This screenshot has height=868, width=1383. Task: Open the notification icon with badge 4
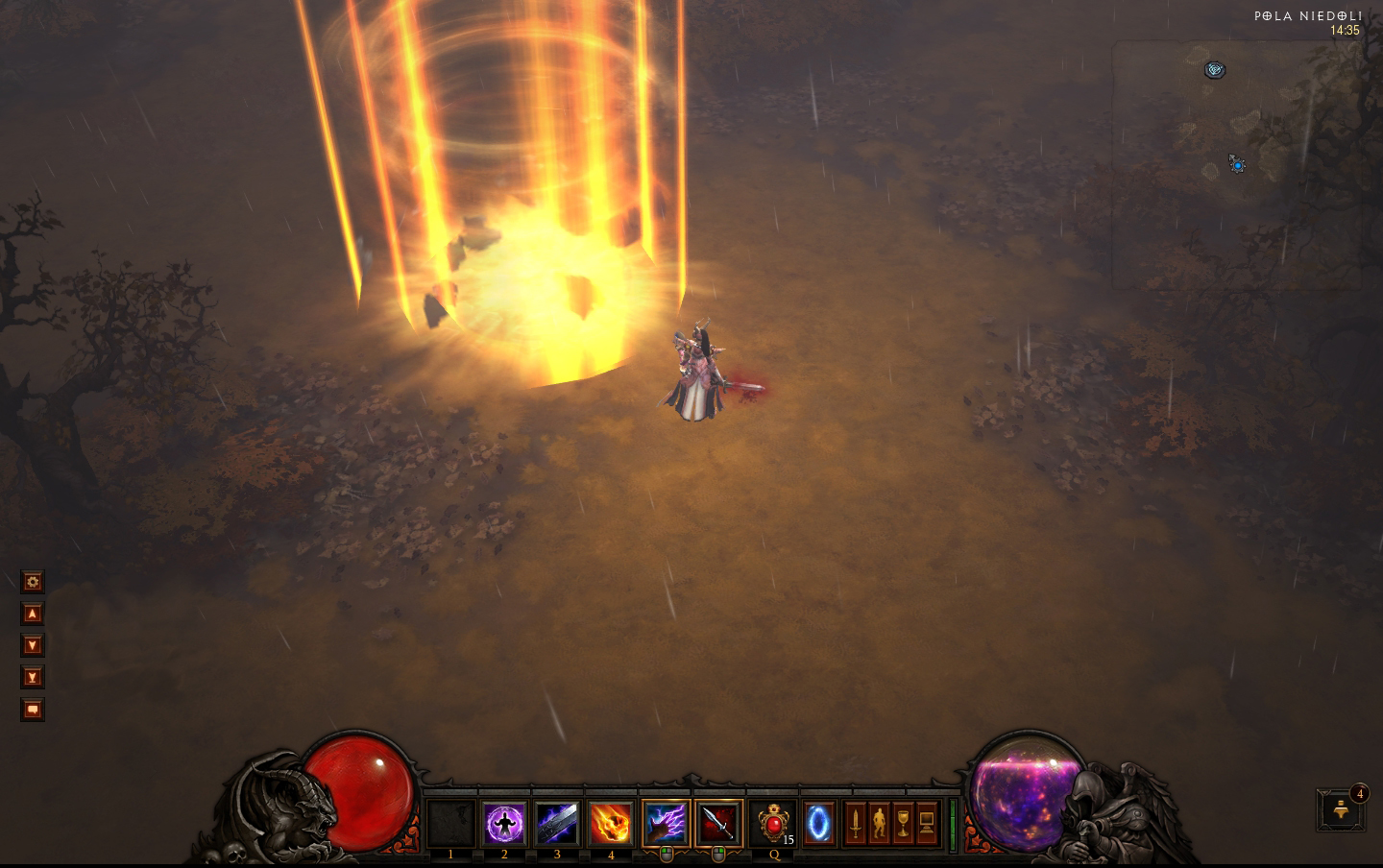pyautogui.click(x=1343, y=811)
